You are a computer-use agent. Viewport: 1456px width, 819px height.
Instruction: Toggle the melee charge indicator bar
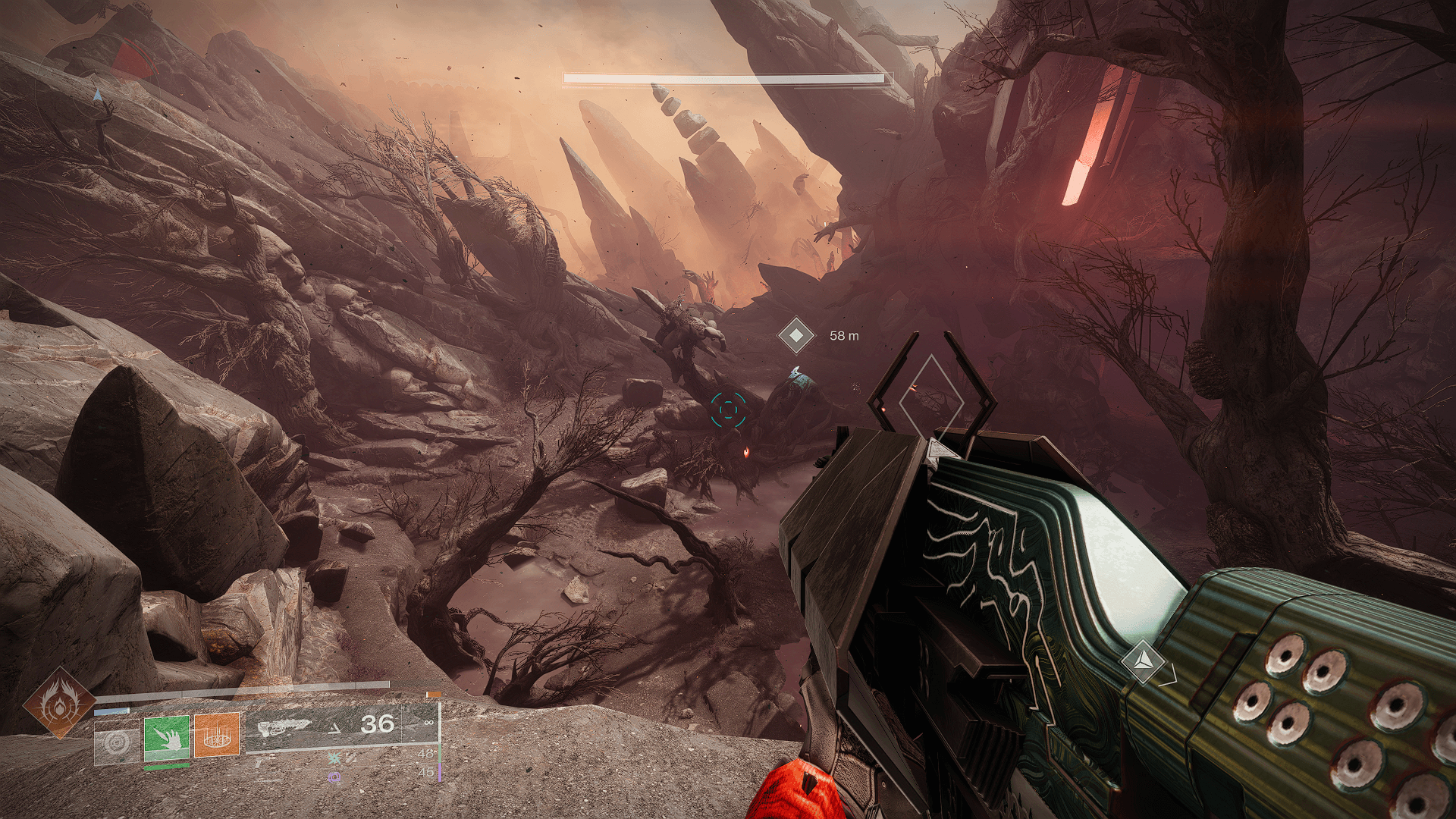(x=166, y=767)
